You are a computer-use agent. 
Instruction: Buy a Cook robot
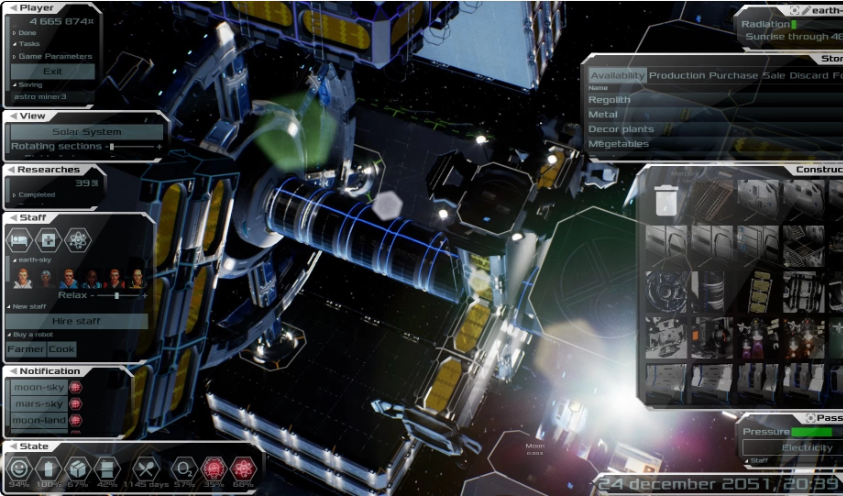pyautogui.click(x=62, y=349)
